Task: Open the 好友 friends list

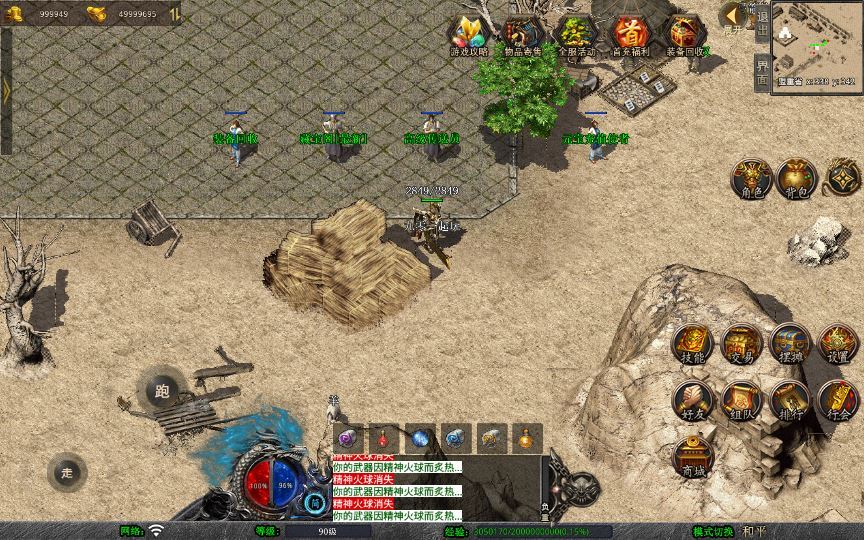Action: pos(692,400)
